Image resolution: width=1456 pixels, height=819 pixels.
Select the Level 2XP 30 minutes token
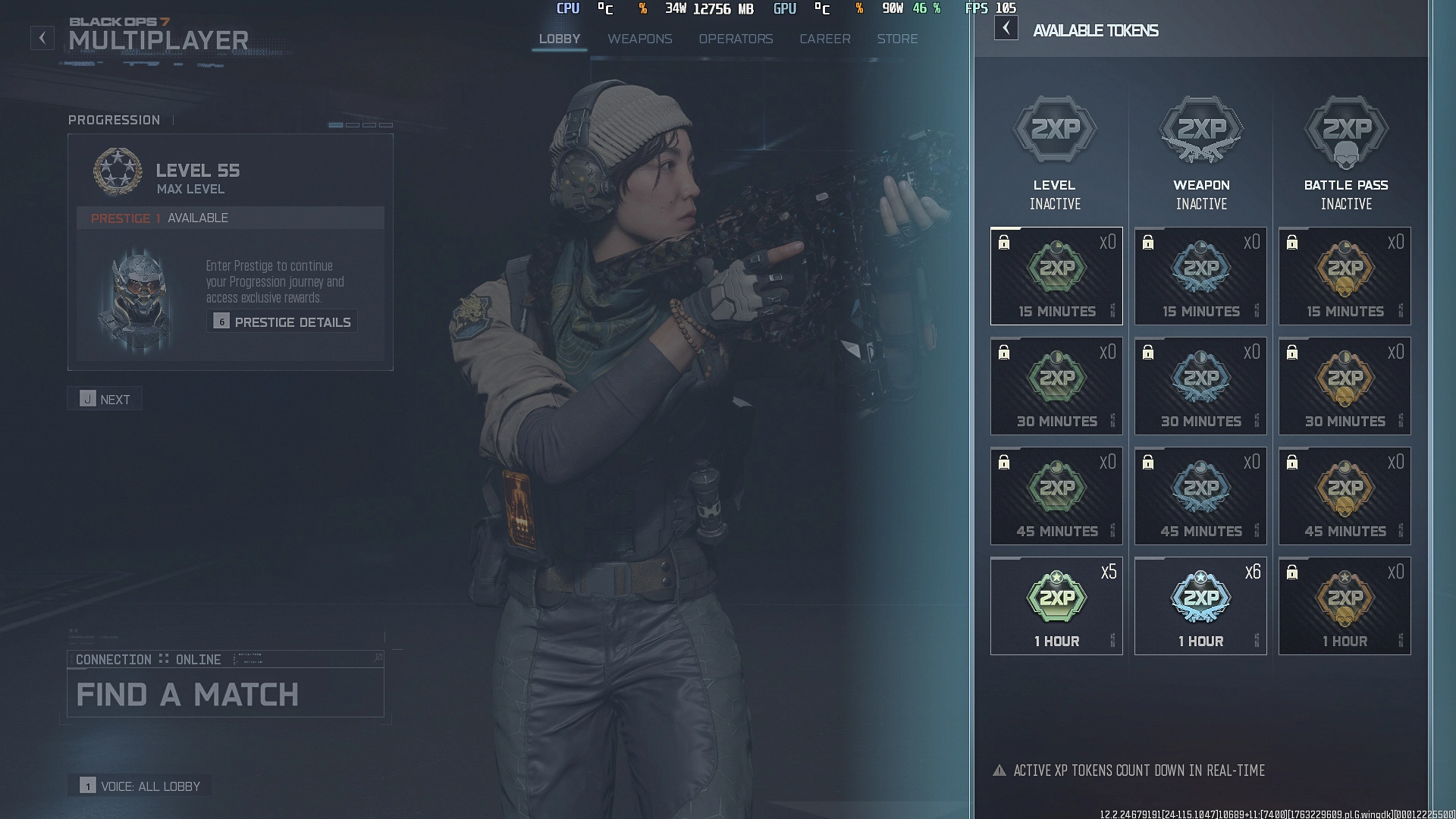[x=1056, y=385]
